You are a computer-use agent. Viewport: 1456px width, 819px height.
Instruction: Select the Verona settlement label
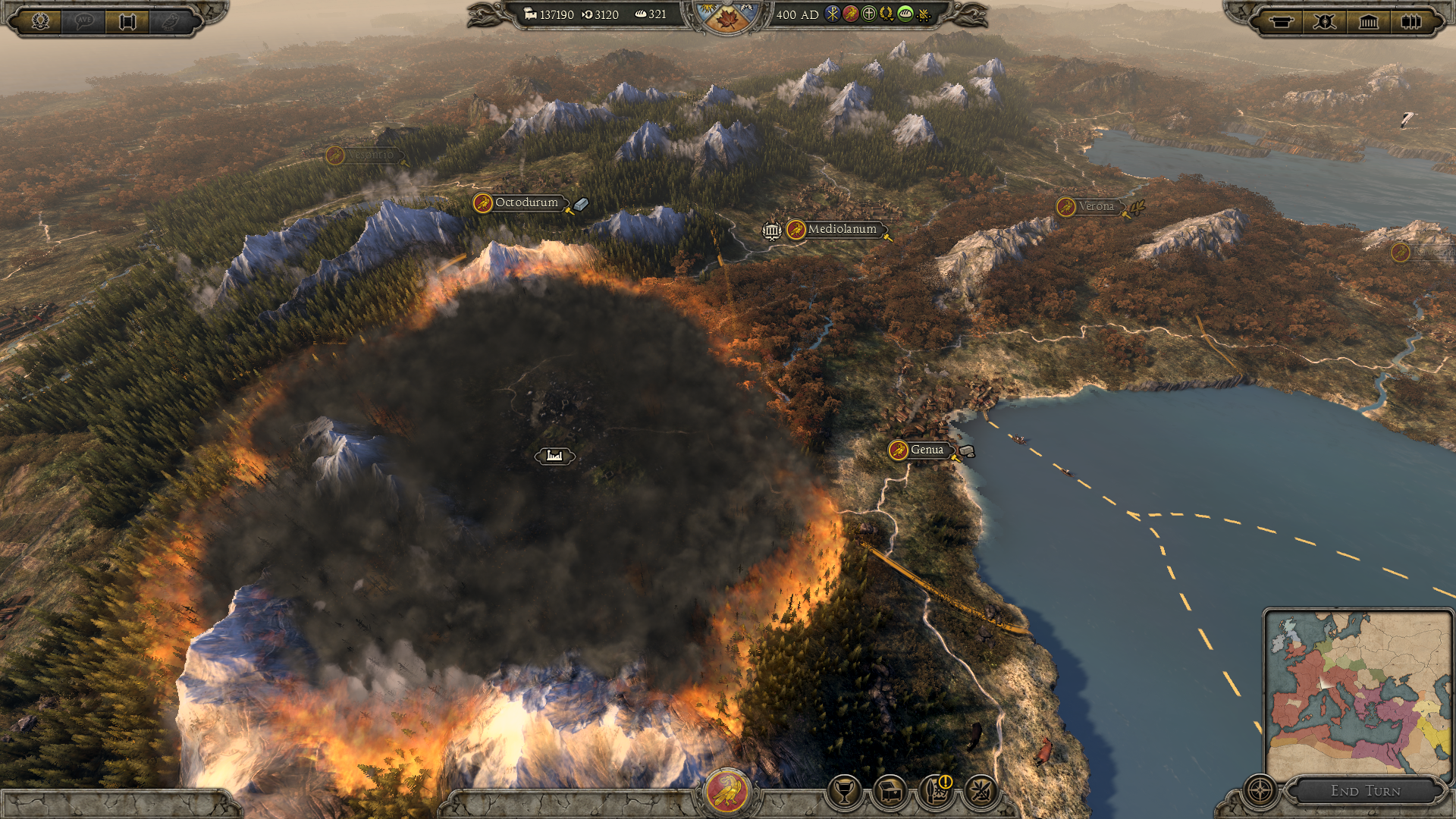1096,206
